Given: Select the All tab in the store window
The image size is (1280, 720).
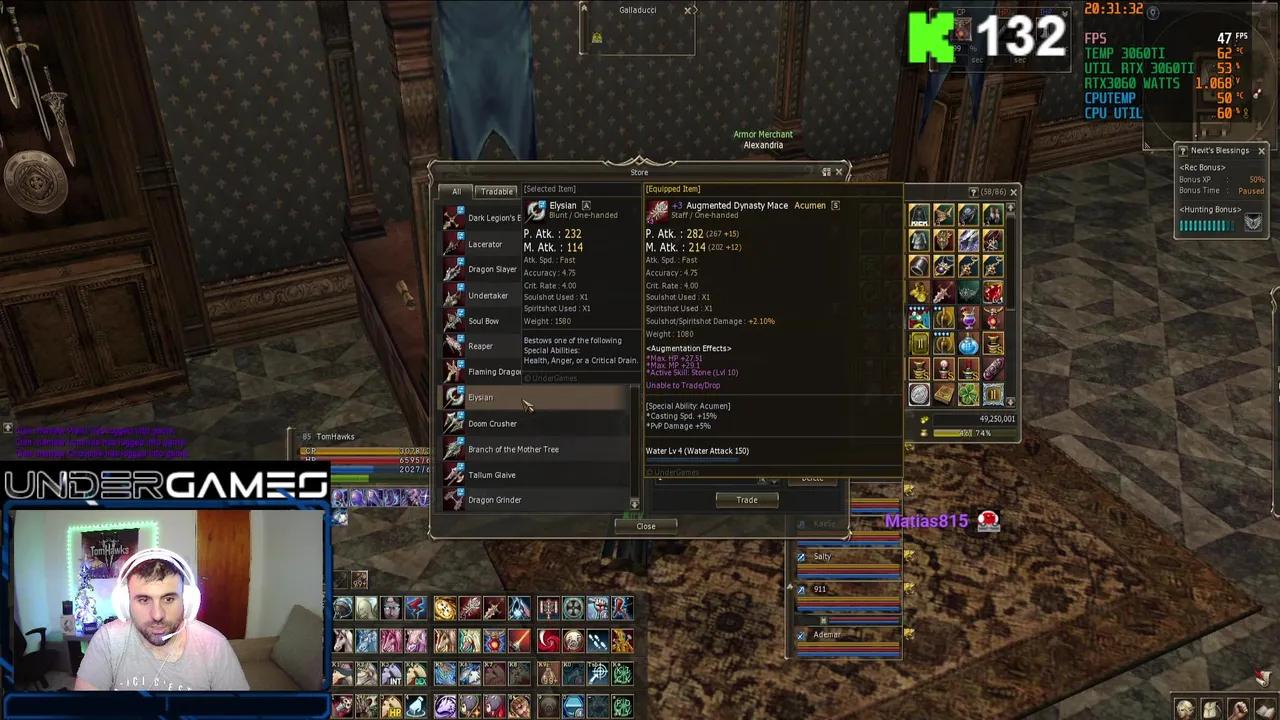Looking at the screenshot, I should (456, 191).
